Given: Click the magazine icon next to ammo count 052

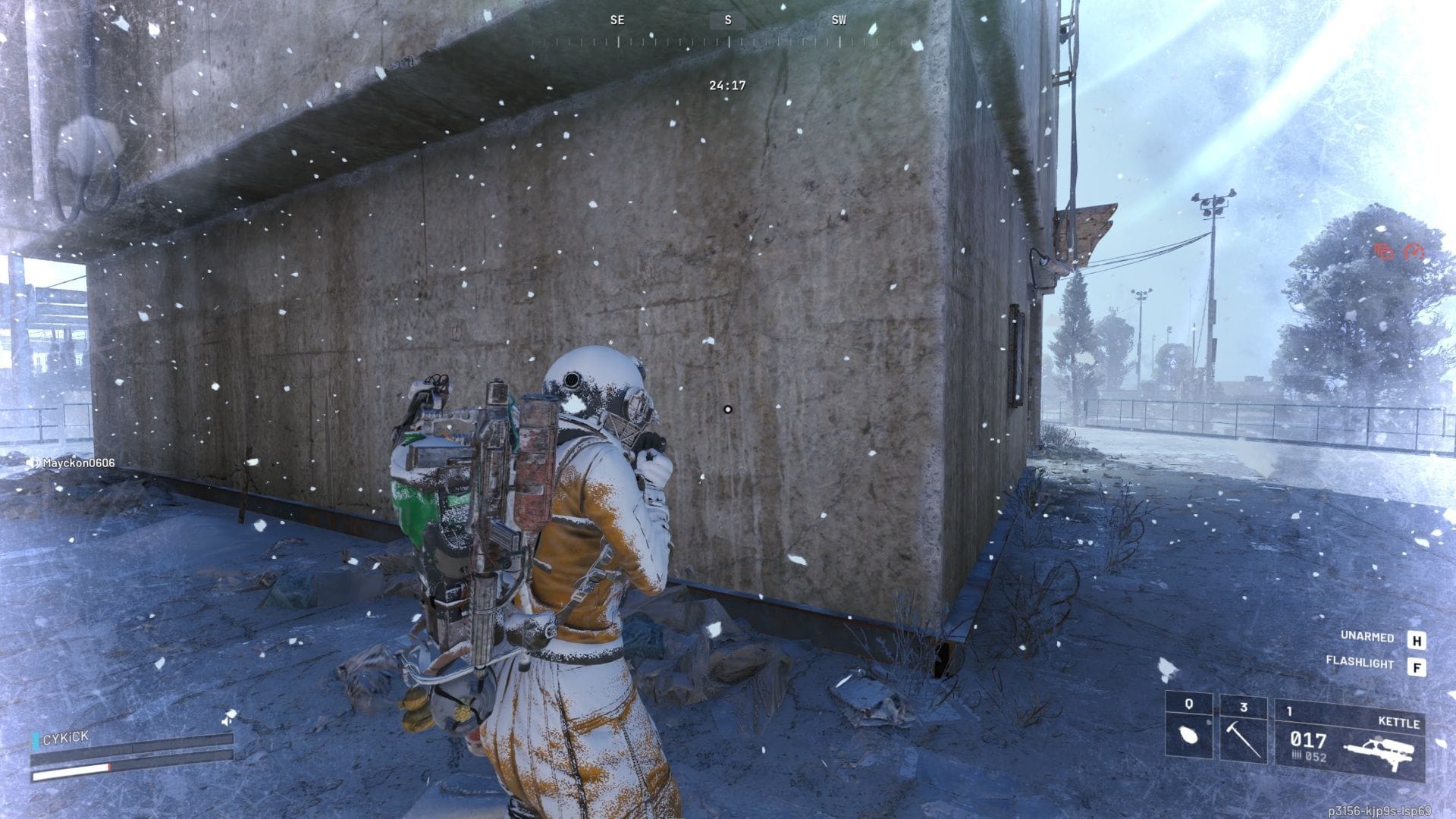Looking at the screenshot, I should tap(1298, 756).
